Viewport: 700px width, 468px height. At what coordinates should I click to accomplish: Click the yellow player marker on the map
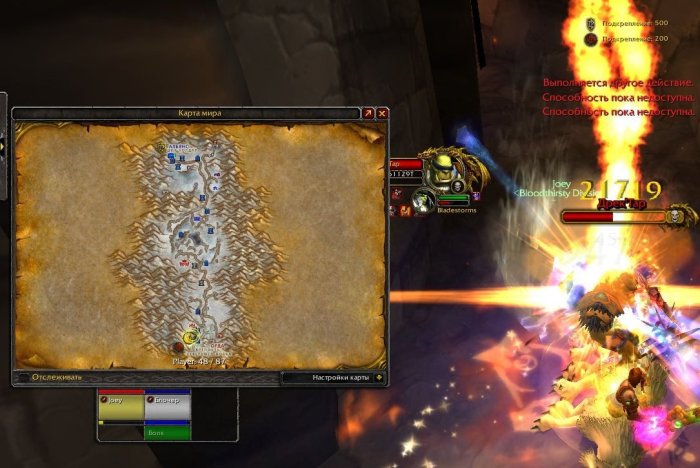[x=190, y=338]
